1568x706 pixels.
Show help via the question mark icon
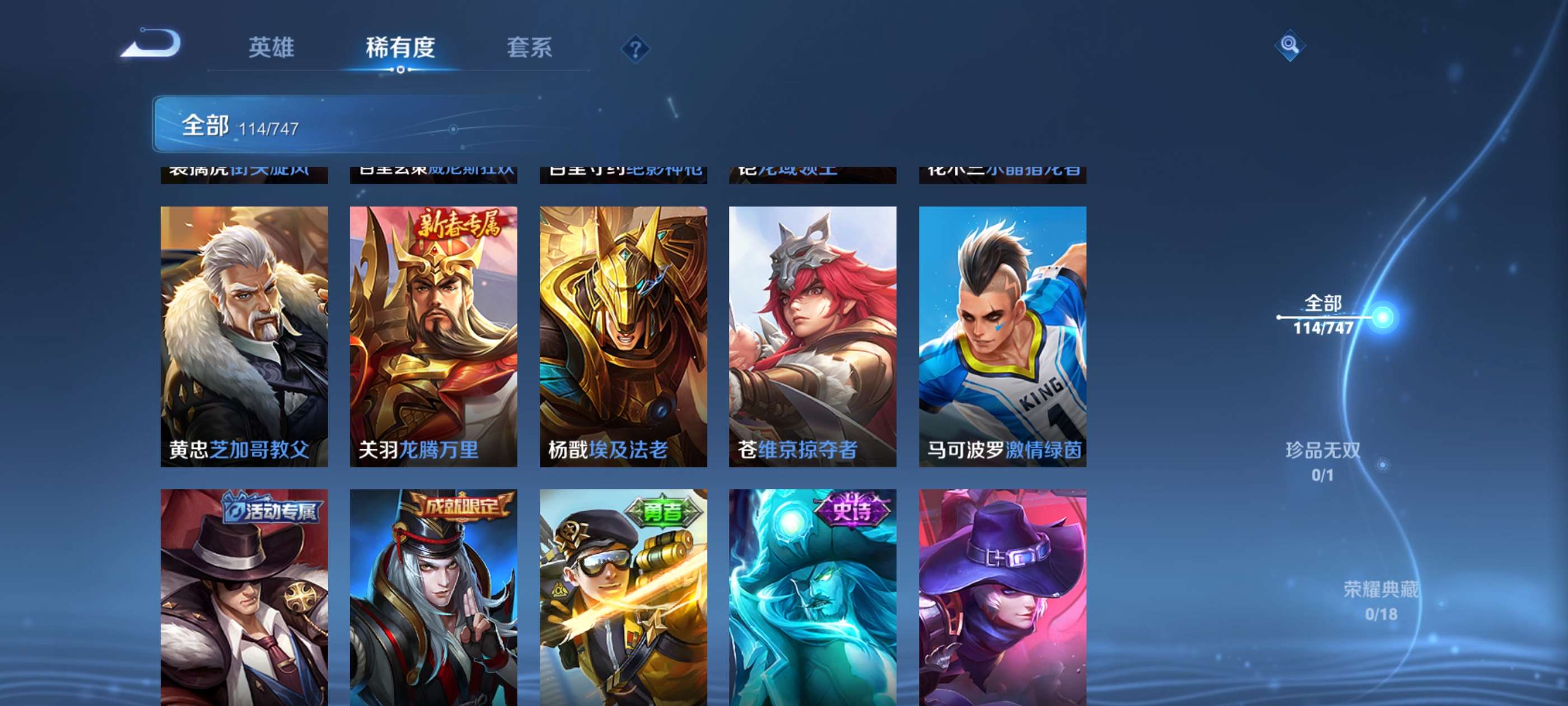click(x=635, y=49)
